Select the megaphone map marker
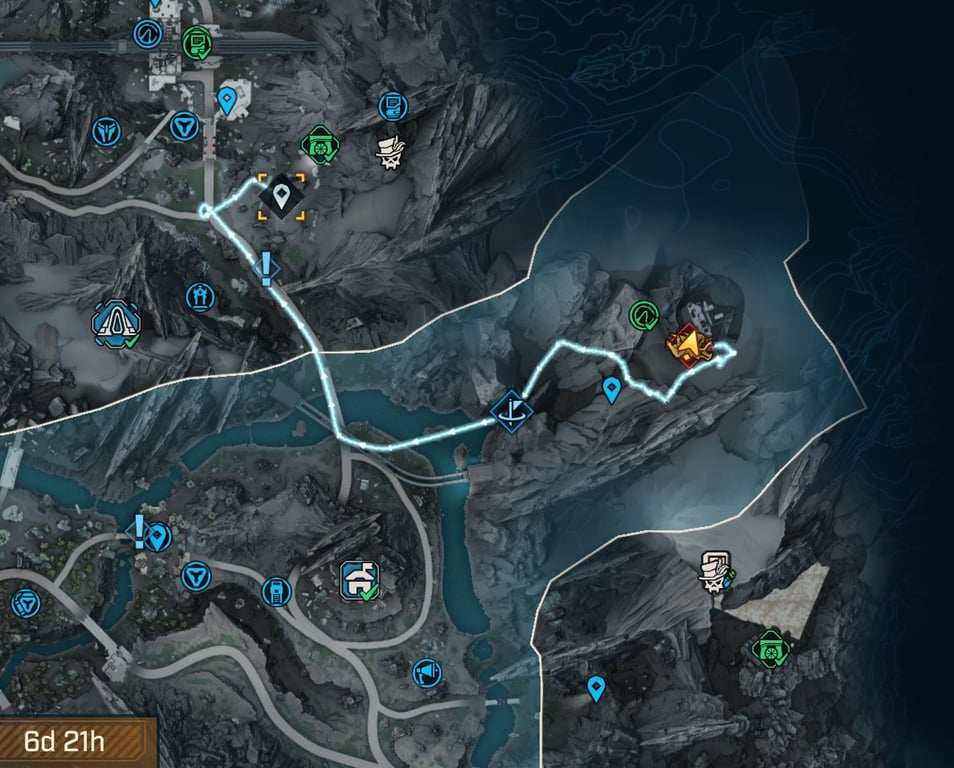 [x=427, y=672]
